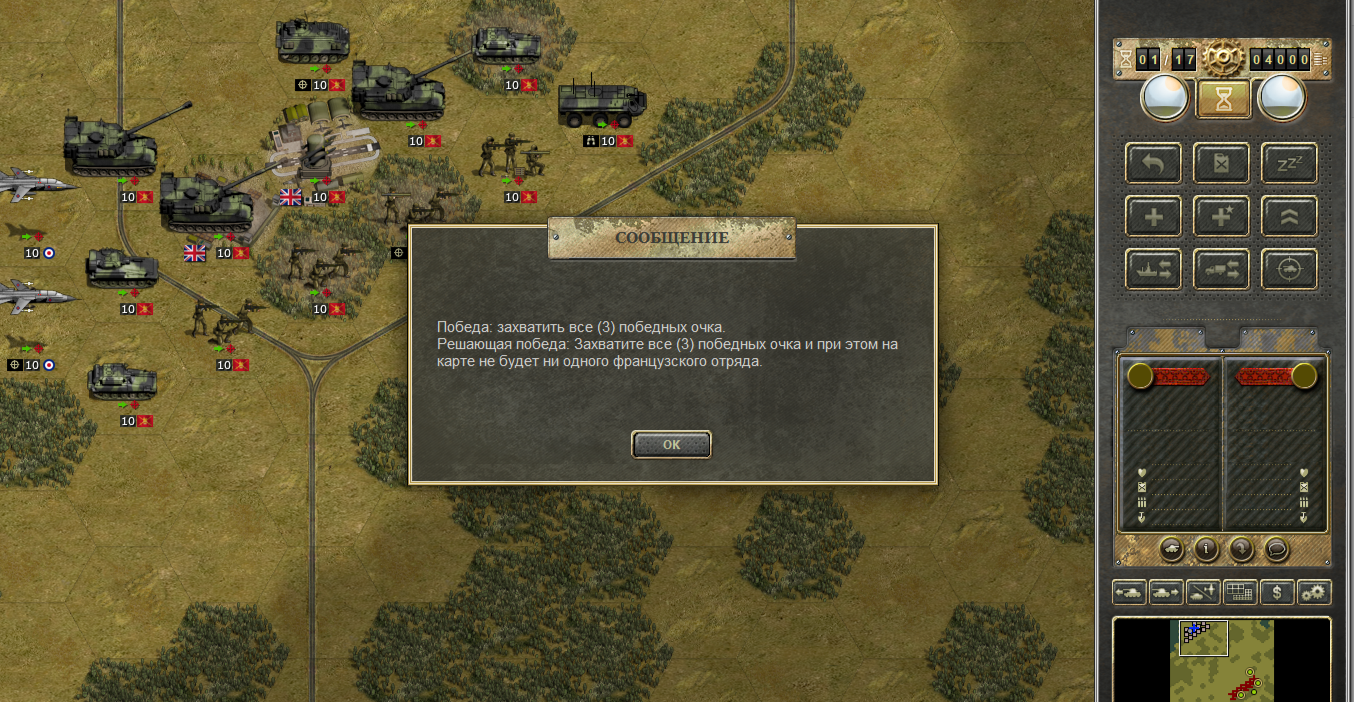The height and width of the screenshot is (702, 1354).
Task: Select the plus-with-star elite replacements button
Action: click(1221, 216)
